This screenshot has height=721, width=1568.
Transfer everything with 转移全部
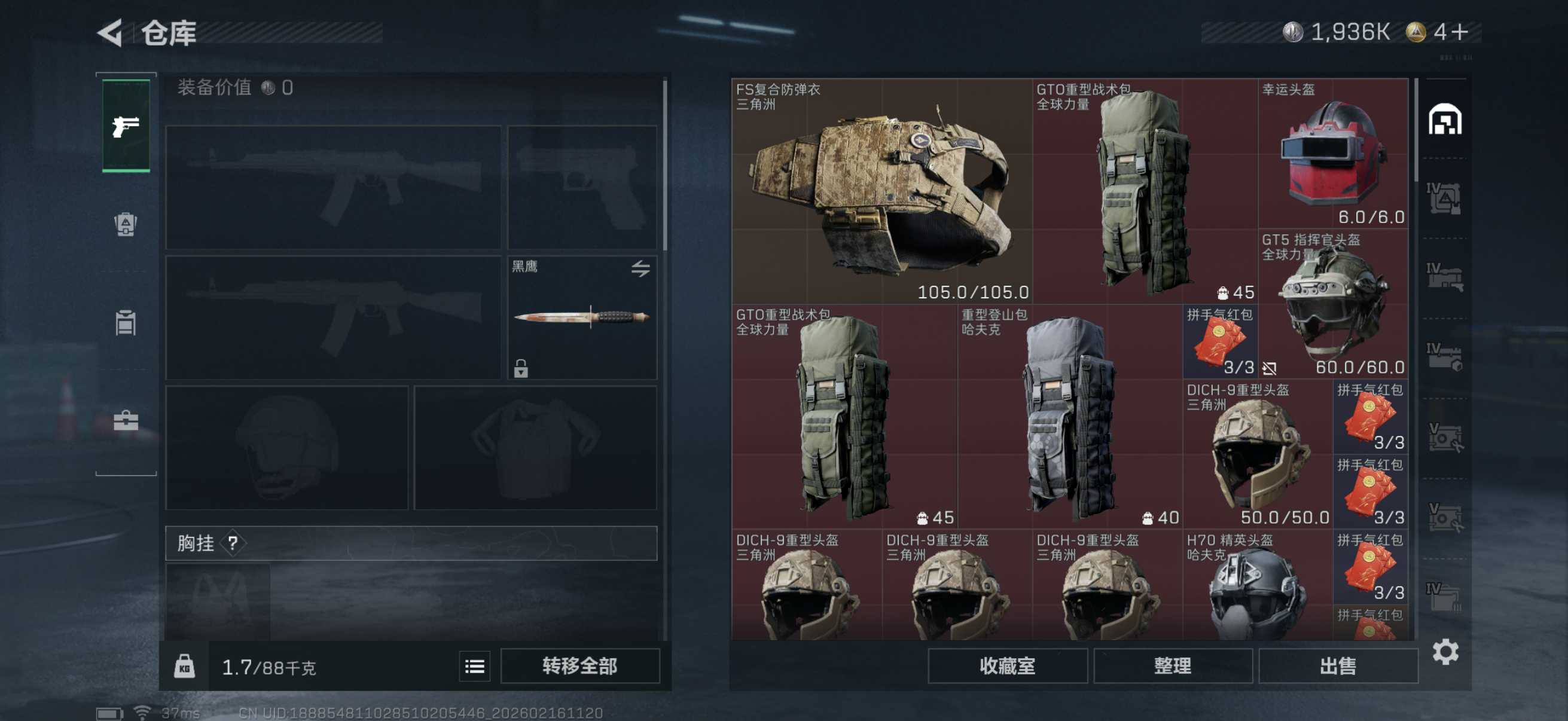pos(579,665)
